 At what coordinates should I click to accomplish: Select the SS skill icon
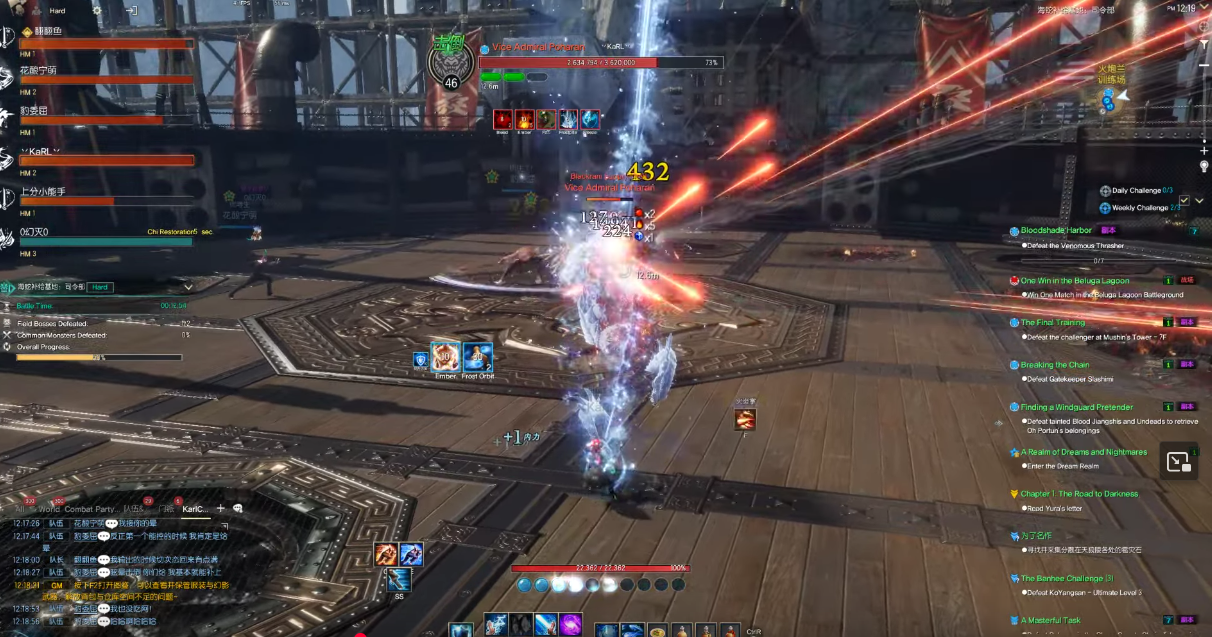[x=399, y=580]
